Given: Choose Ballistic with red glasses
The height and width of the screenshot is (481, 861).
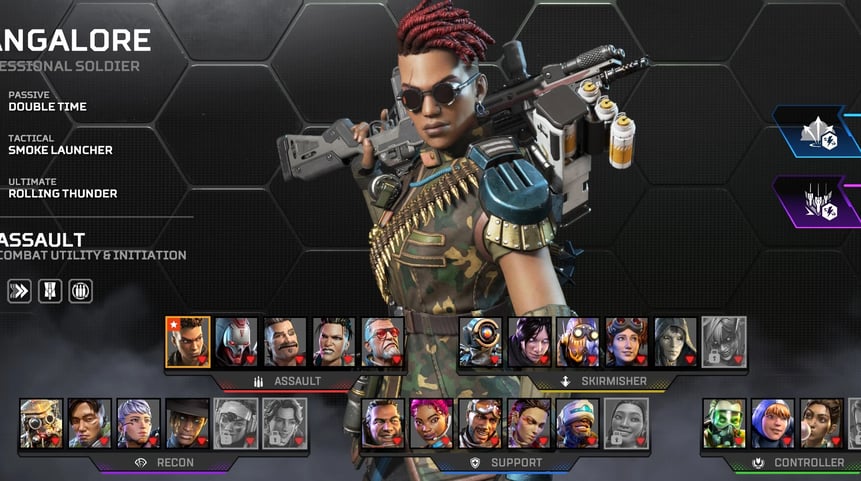Looking at the screenshot, I should (383, 342).
